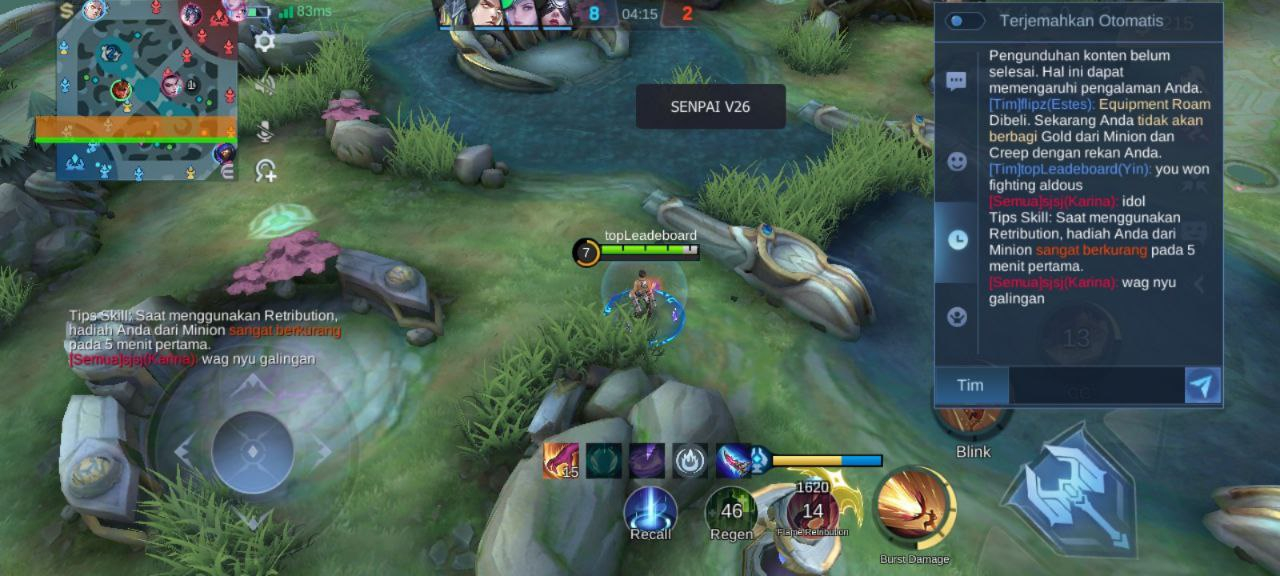
Task: Select the red claw equipment item slot
Action: pos(560,461)
